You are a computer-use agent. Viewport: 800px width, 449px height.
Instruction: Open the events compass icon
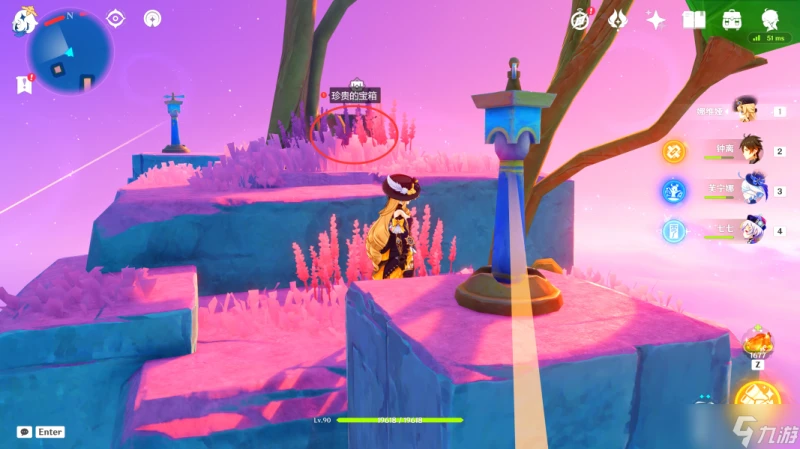click(580, 20)
